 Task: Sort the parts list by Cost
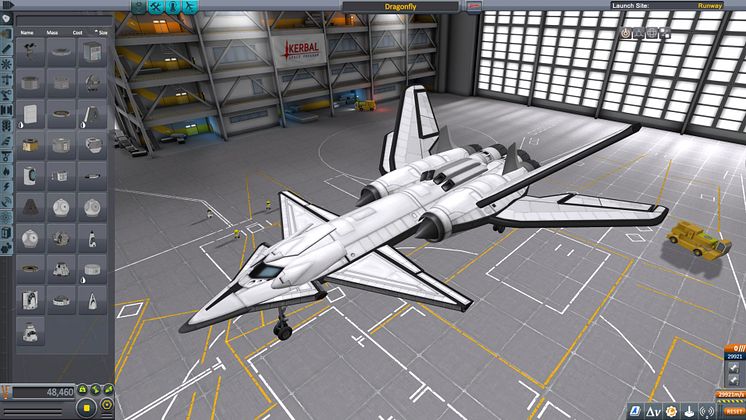point(77,32)
